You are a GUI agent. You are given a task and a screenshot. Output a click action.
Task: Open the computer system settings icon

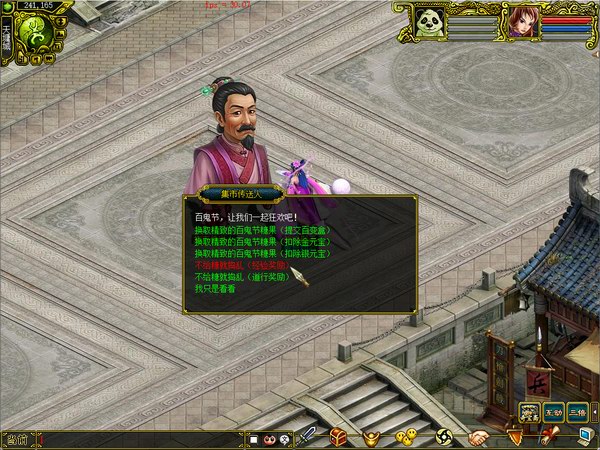tap(586, 436)
